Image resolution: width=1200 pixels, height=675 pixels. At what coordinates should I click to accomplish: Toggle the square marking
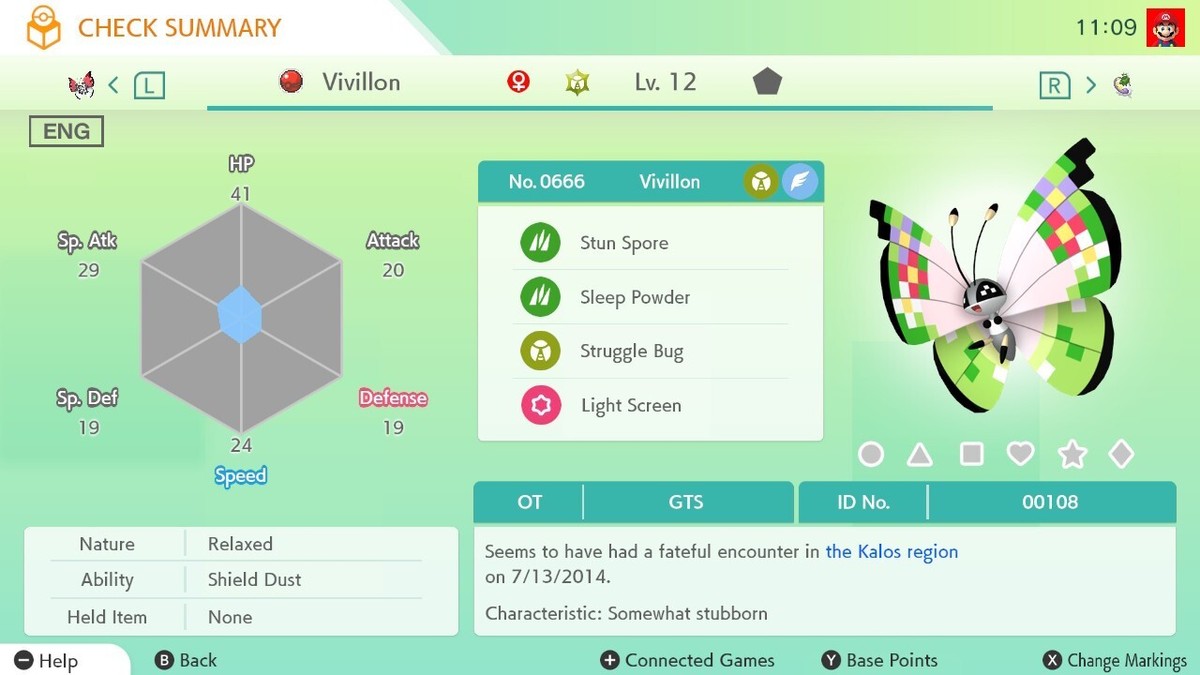(x=971, y=455)
